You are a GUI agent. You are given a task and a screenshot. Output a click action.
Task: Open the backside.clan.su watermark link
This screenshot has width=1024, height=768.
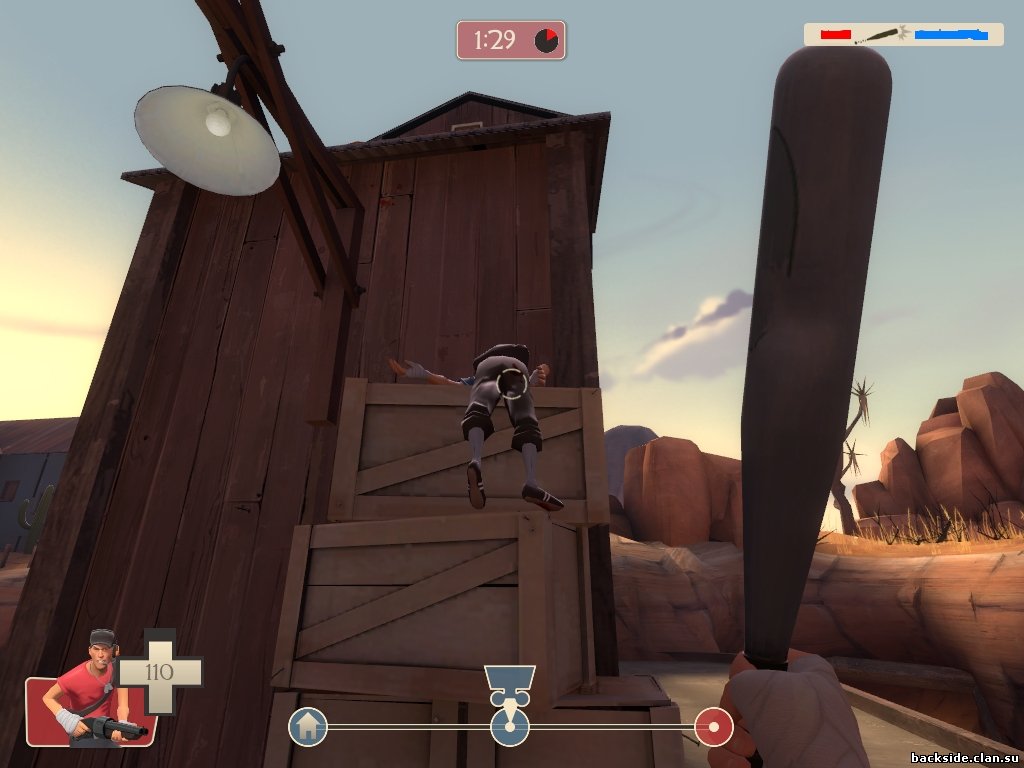click(x=961, y=754)
